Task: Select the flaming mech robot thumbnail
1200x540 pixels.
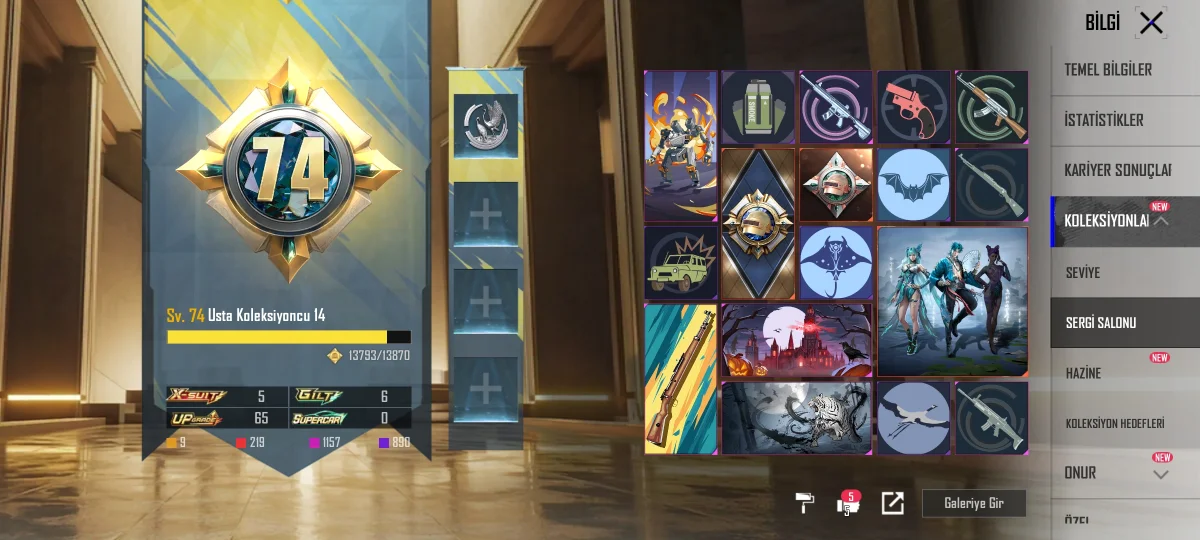Action: [x=681, y=145]
